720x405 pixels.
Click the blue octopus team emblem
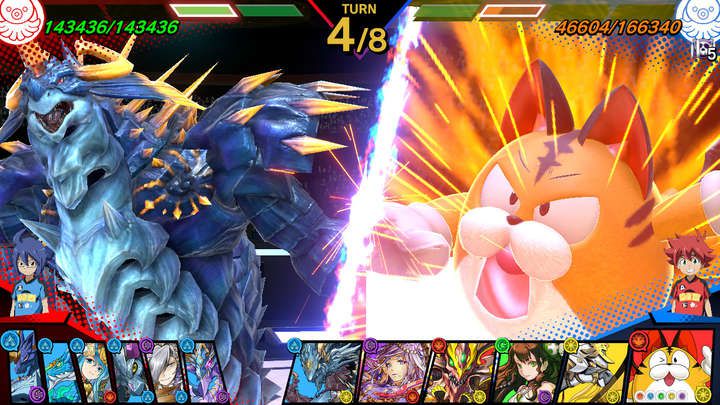[699, 20]
